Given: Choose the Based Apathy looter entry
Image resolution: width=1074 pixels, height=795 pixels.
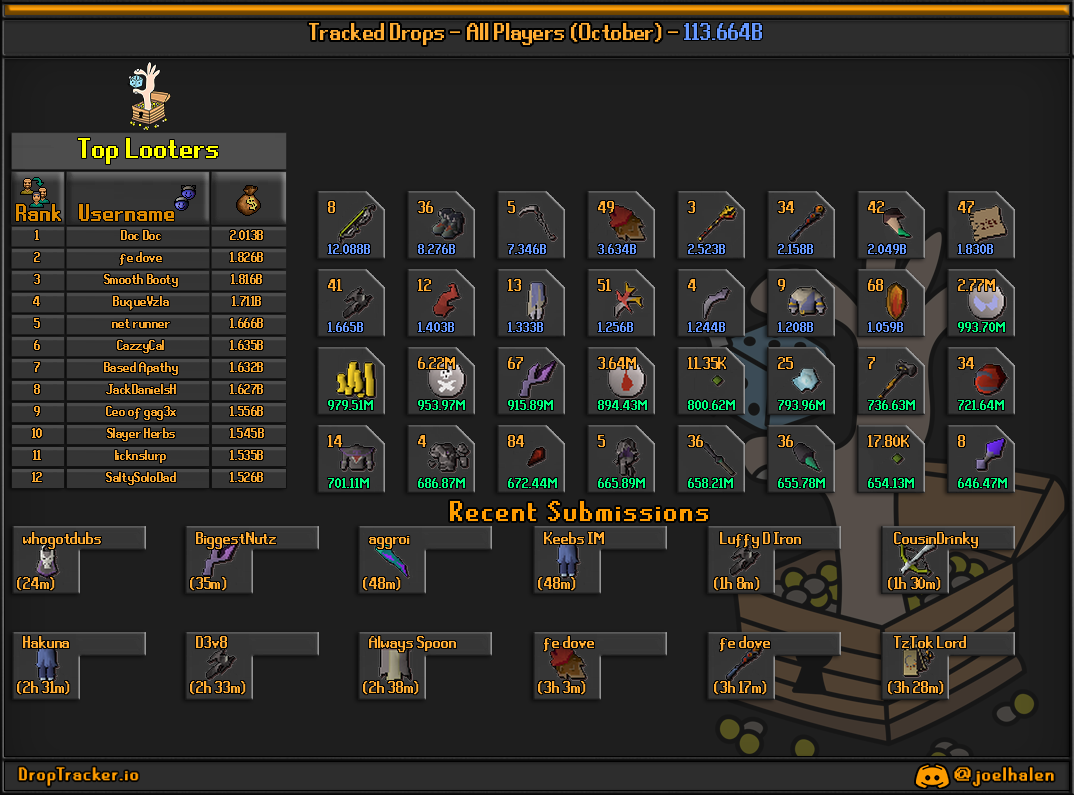Looking at the screenshot, I should [140, 368].
